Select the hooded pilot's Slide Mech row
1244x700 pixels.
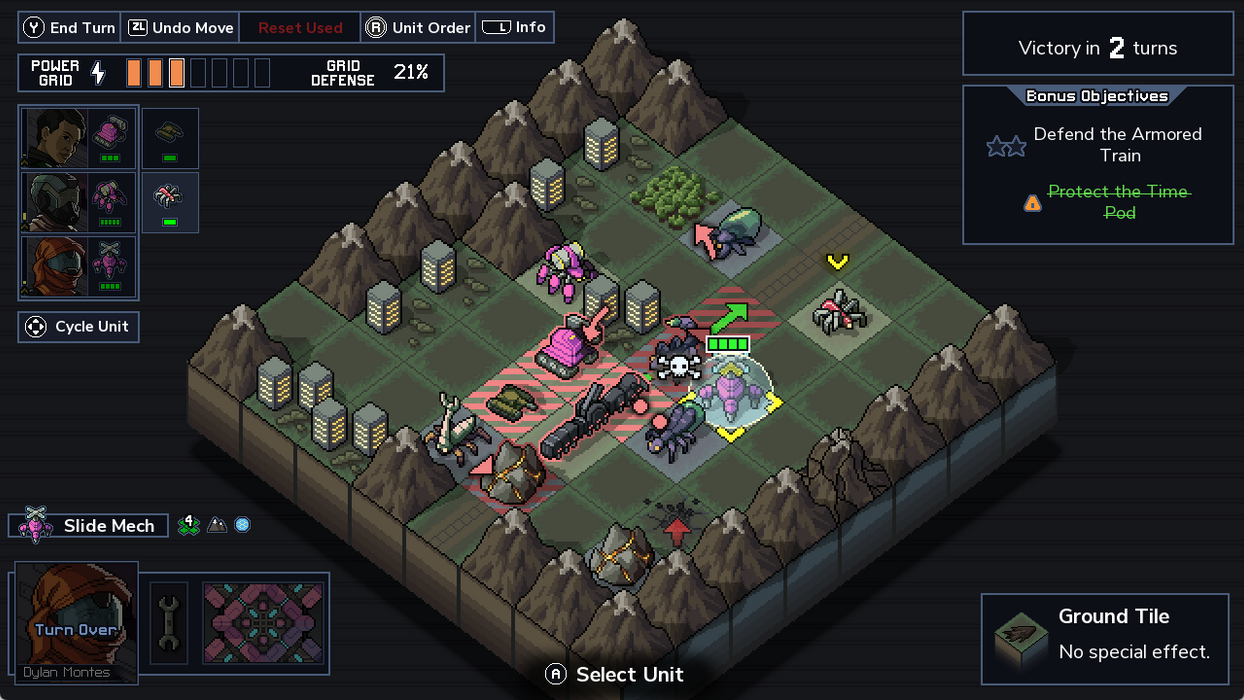pos(79,267)
